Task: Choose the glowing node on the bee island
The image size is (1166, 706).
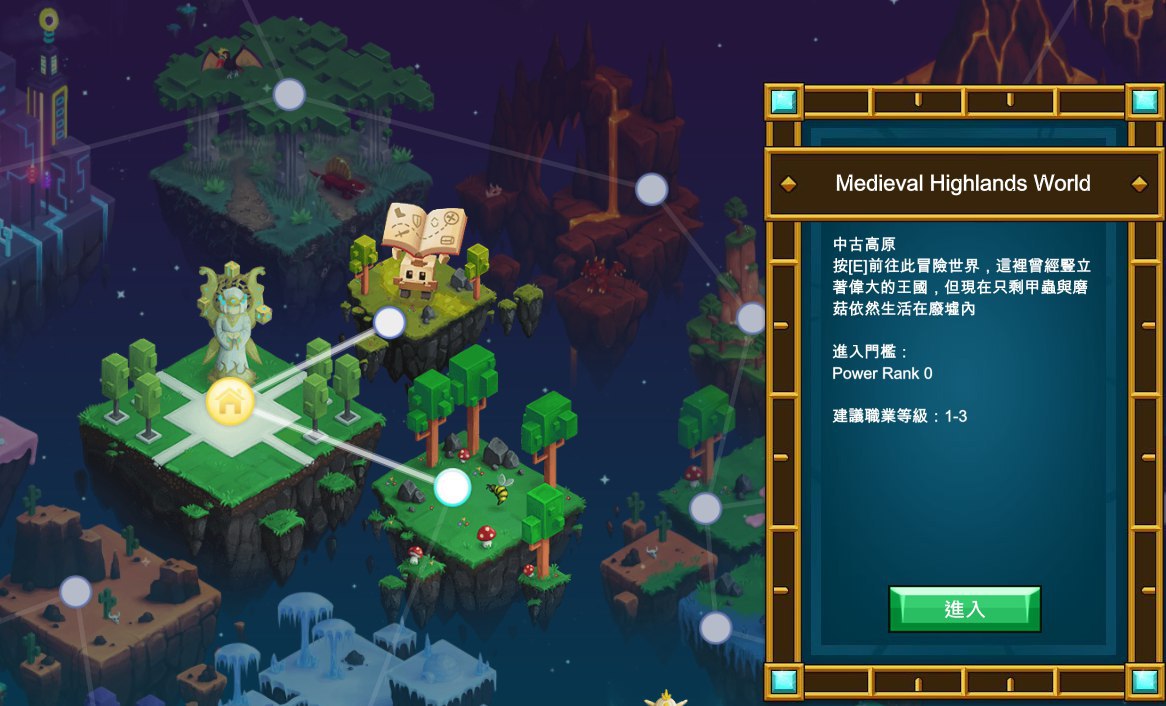Action: pyautogui.click(x=452, y=487)
